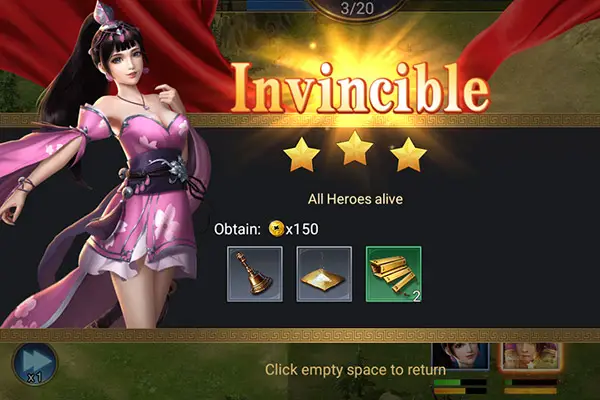
Task: Inspect the golden pyramid powder reward
Action: point(324,273)
